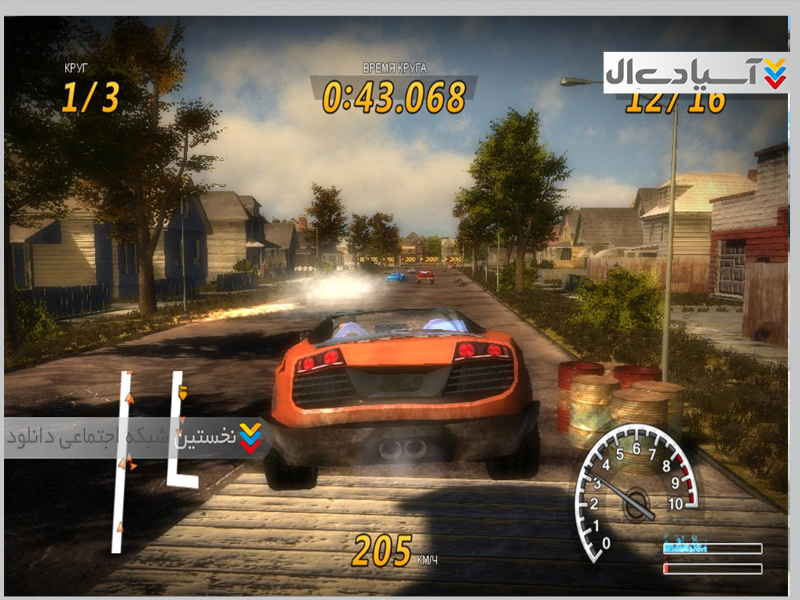The image size is (800, 600).
Task: Click the Persian watermark logo above the position counter
Action: click(696, 72)
